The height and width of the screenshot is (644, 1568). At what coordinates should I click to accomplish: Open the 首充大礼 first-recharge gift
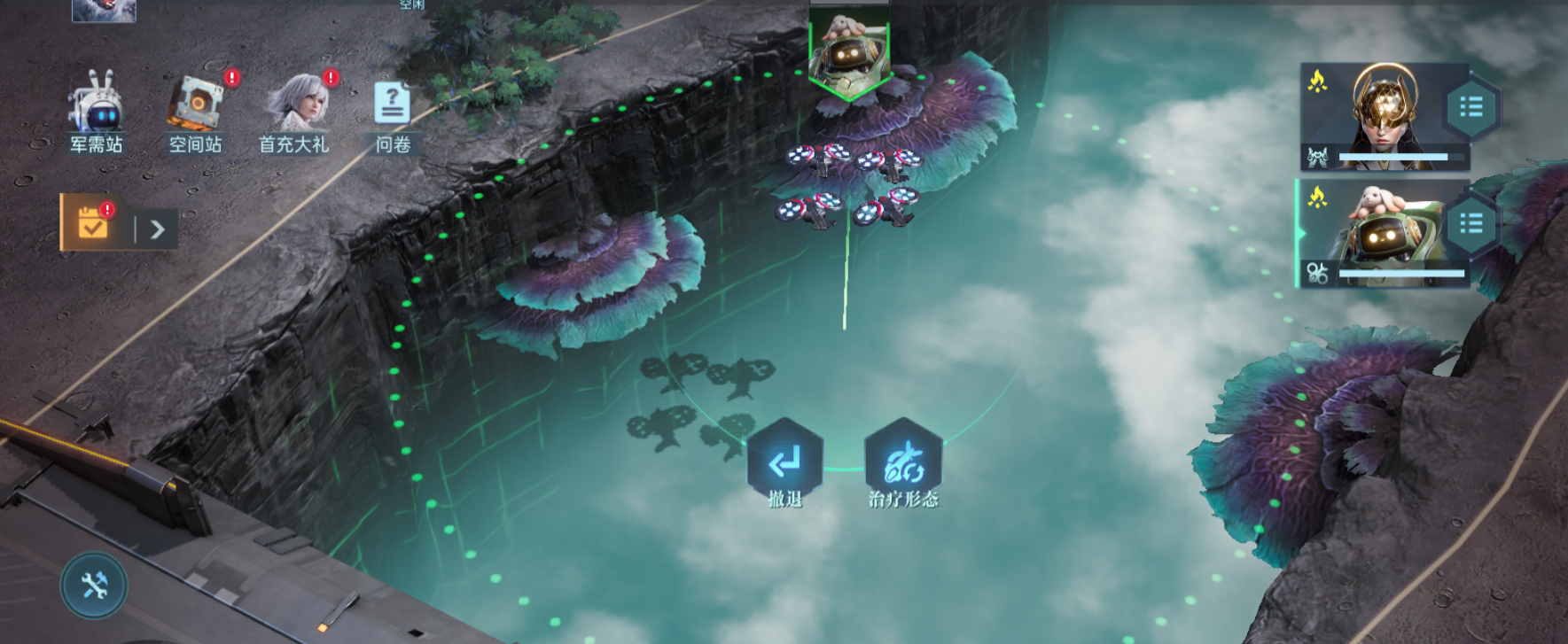coord(295,111)
